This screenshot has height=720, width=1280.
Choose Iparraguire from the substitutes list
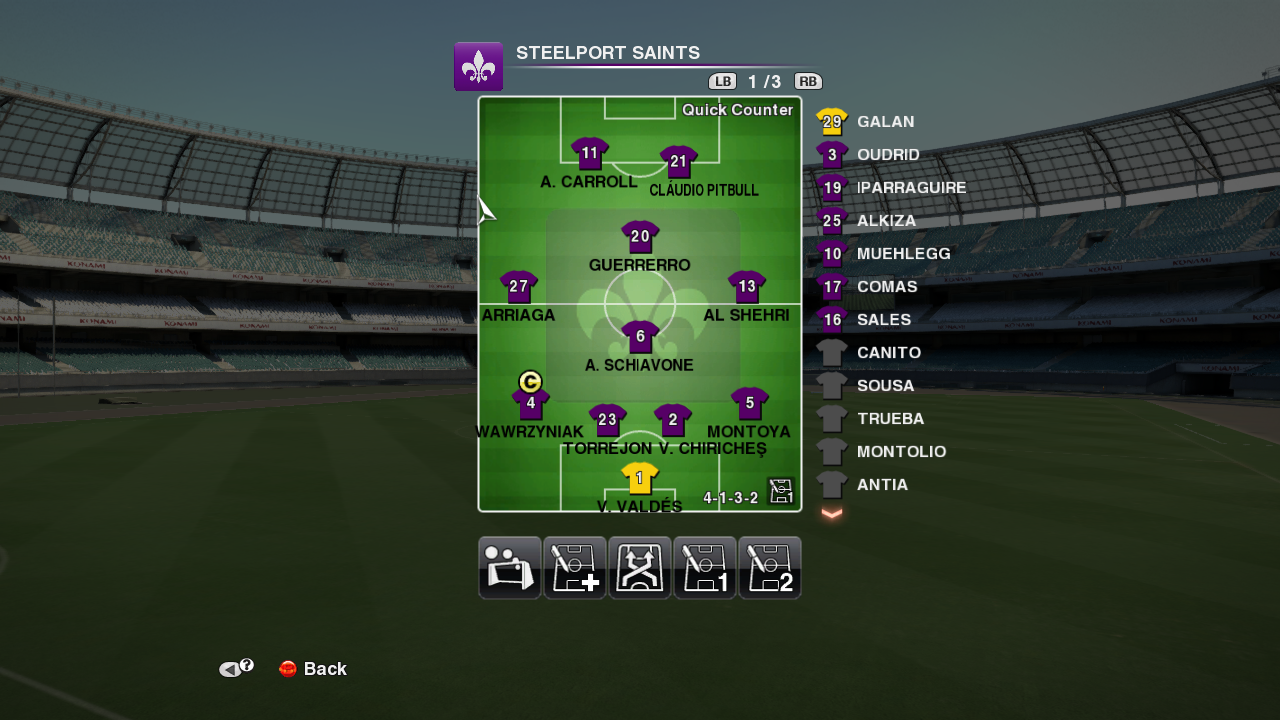point(910,188)
